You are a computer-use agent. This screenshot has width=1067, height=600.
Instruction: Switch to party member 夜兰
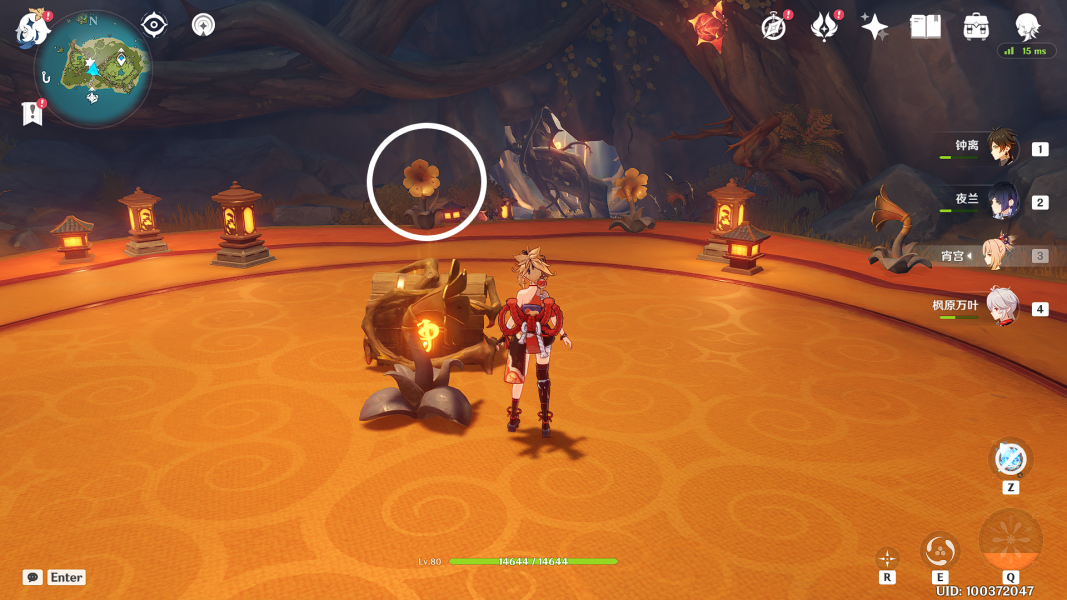[1001, 201]
